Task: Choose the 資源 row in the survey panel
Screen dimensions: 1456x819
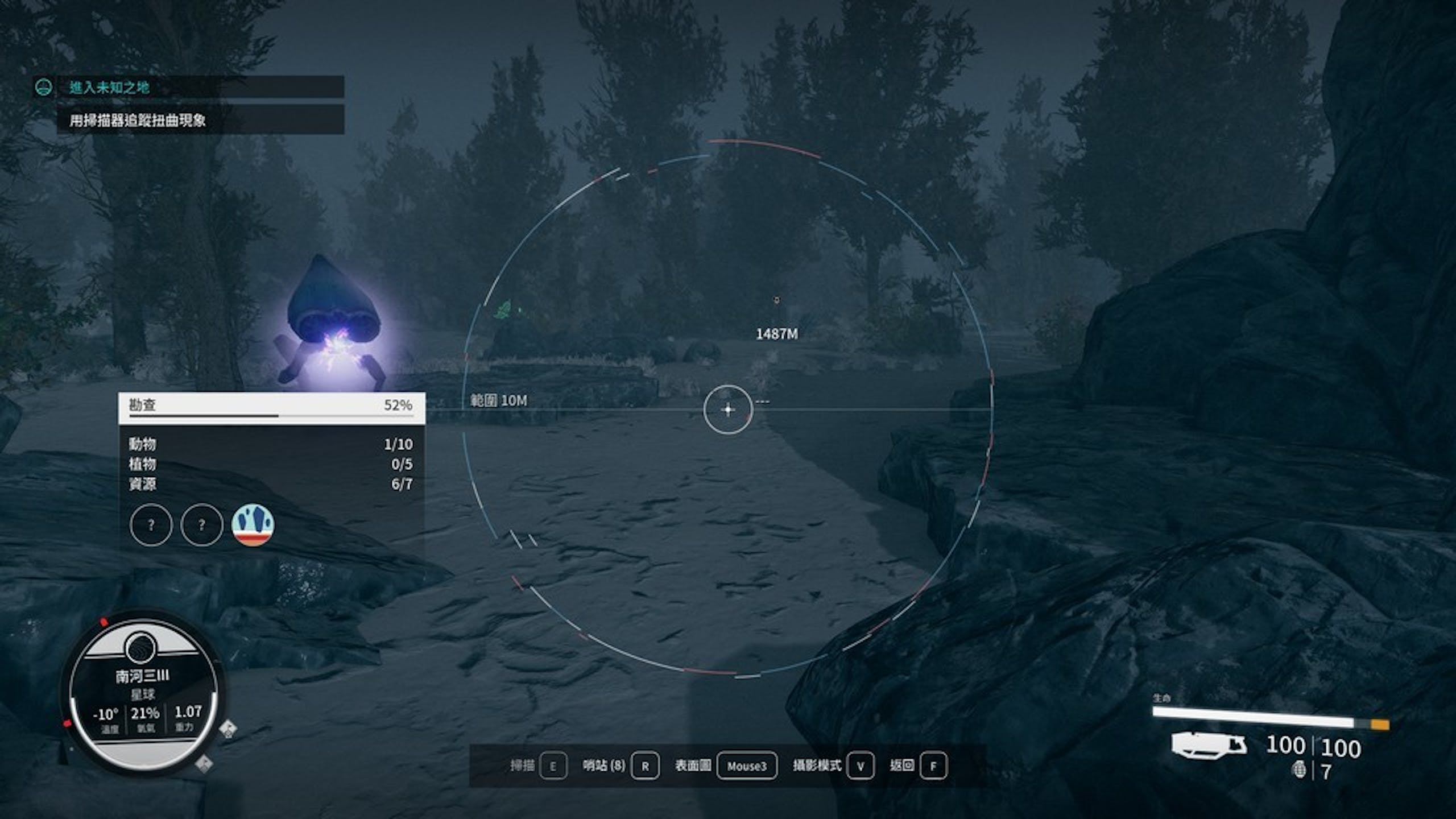Action: [x=271, y=484]
